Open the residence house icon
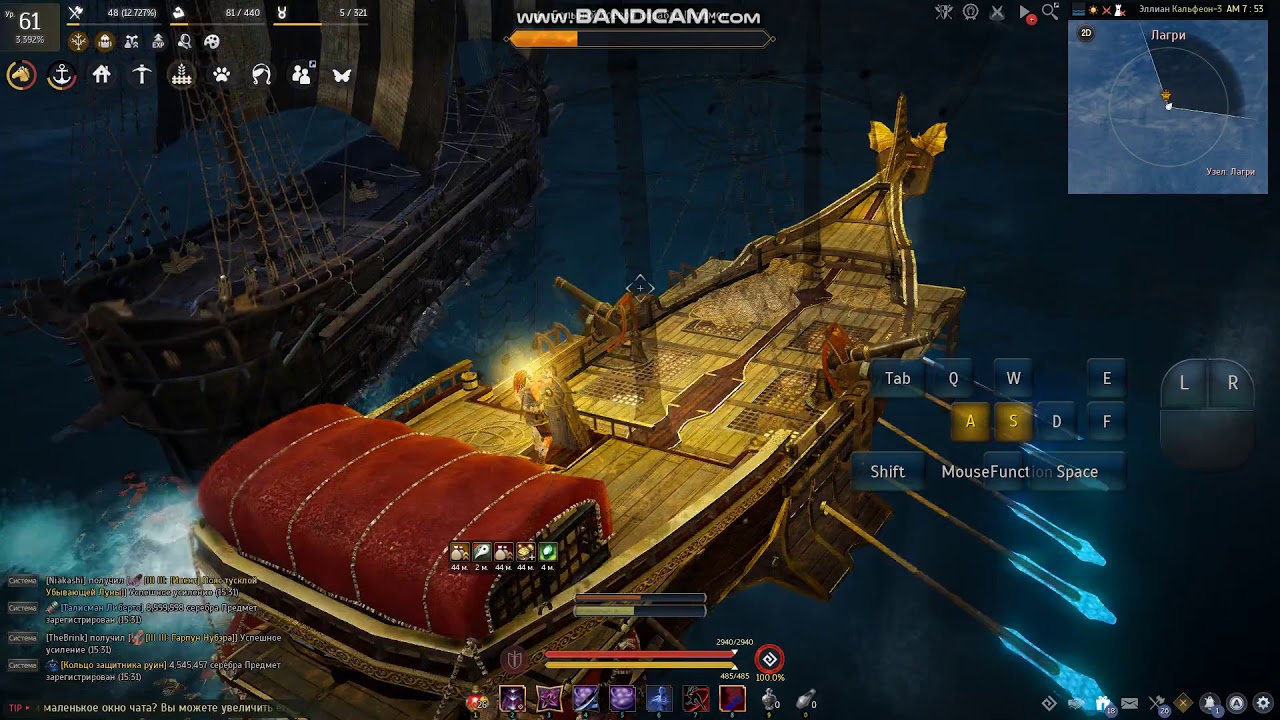The image size is (1280, 720). (102, 75)
